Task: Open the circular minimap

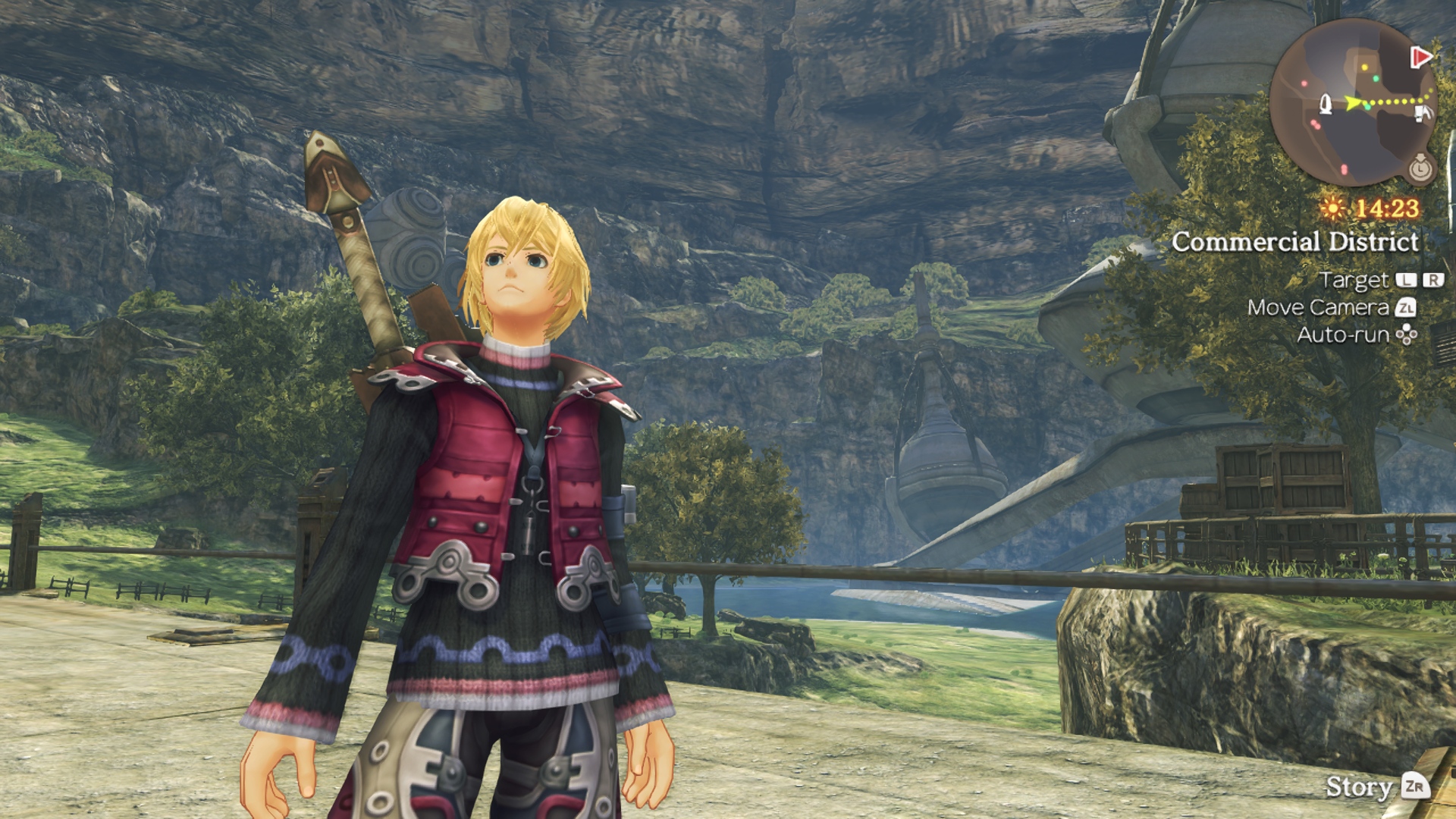Action: tap(1353, 102)
